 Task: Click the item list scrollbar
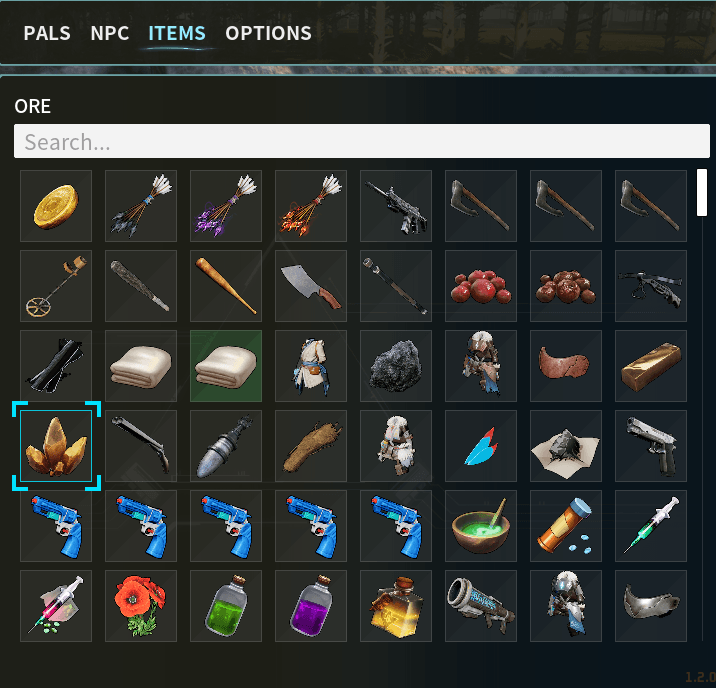click(x=702, y=193)
